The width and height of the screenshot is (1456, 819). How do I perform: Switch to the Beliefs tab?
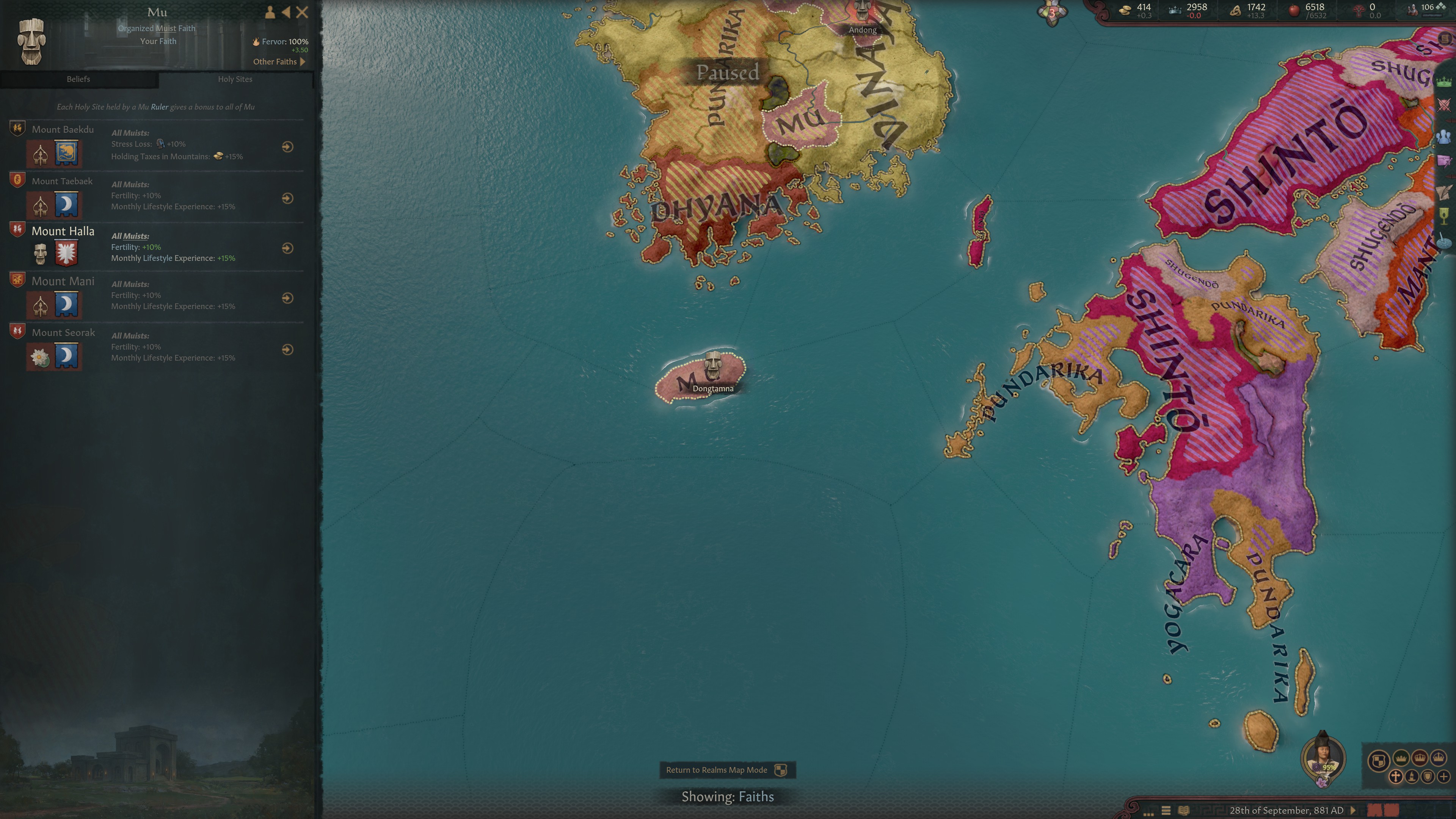78,79
